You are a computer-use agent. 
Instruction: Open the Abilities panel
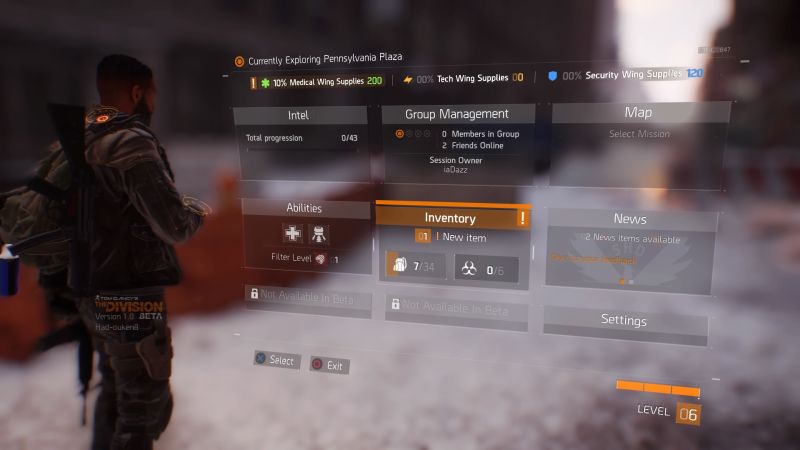(303, 209)
